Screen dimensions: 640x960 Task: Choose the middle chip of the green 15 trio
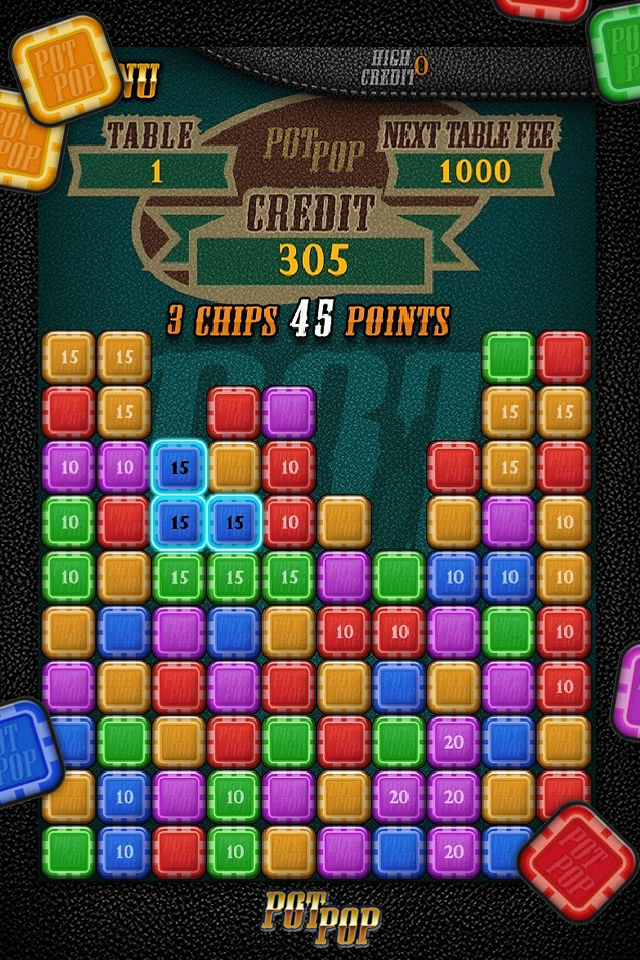tap(234, 577)
